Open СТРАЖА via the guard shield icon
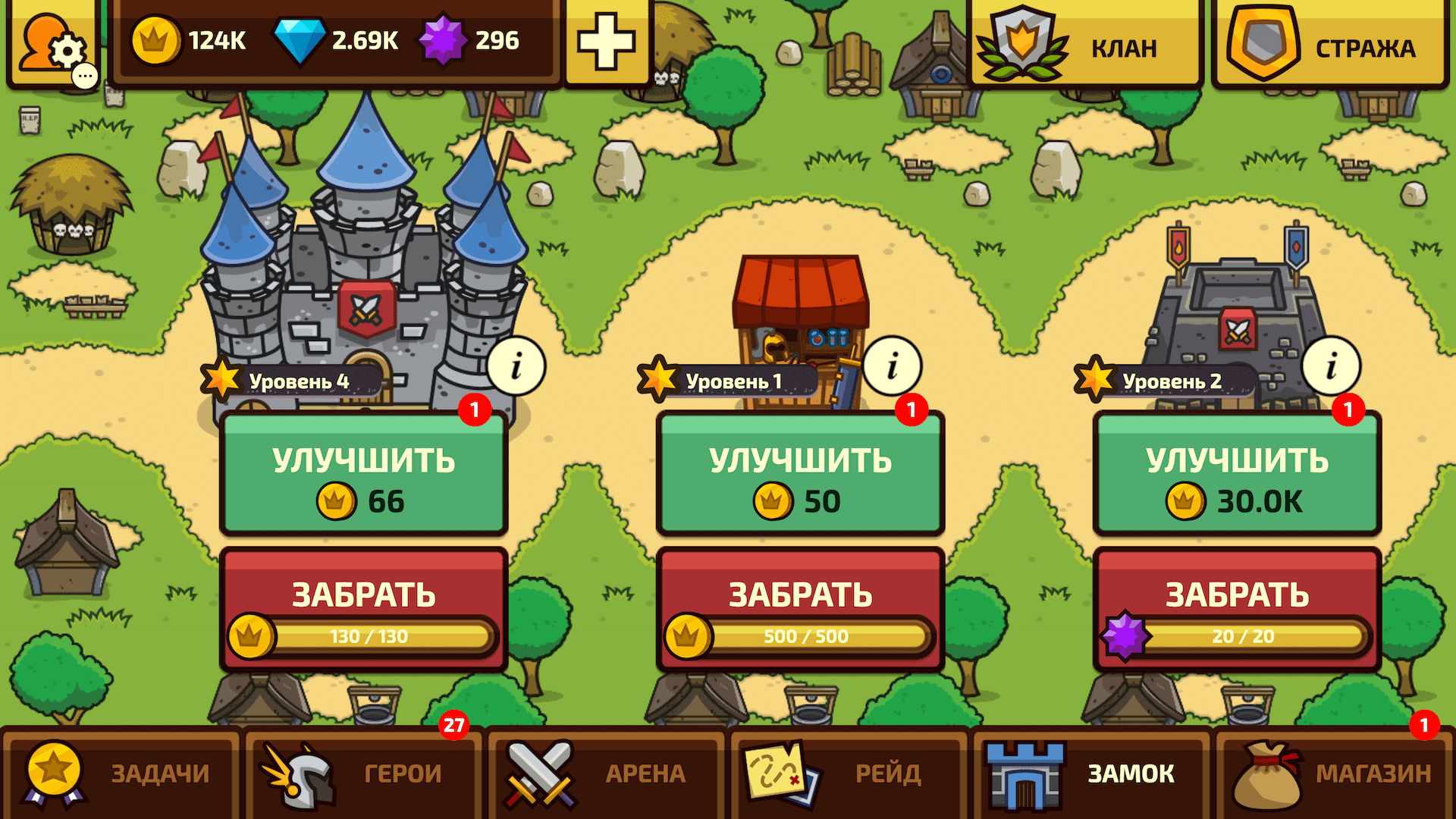The image size is (1456, 819). click(1263, 42)
